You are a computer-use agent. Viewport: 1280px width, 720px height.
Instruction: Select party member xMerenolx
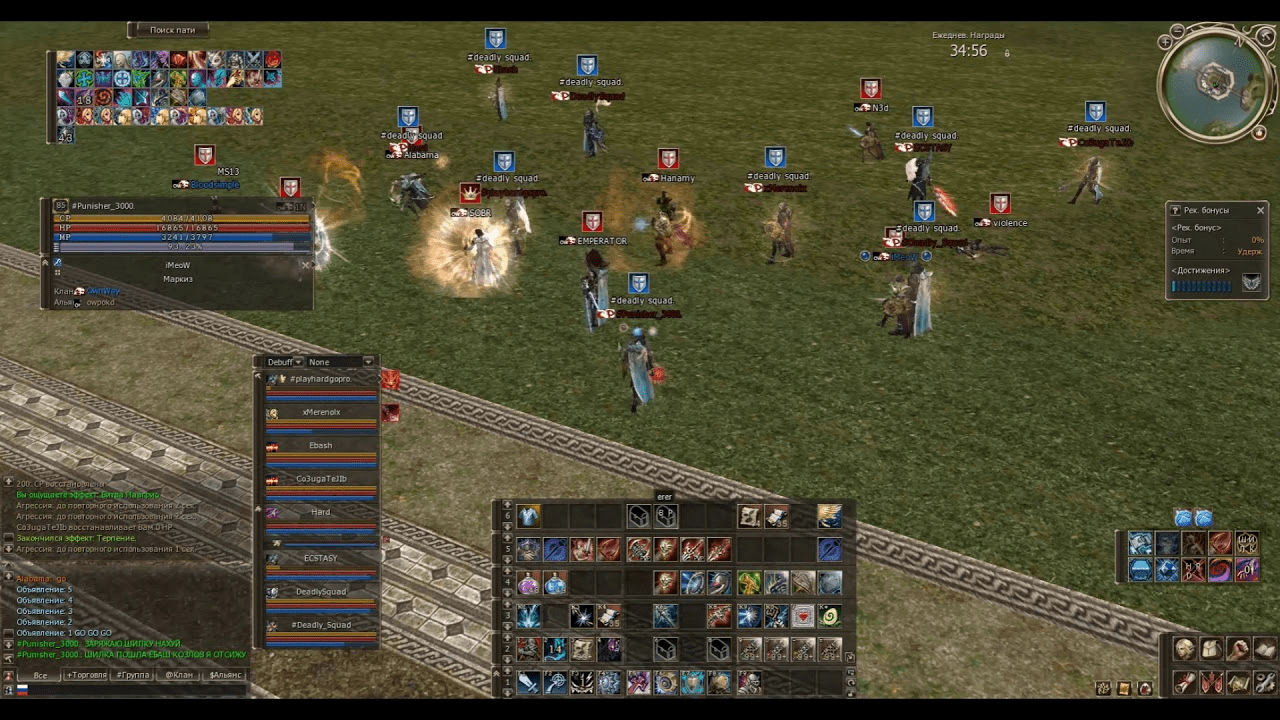[321, 413]
